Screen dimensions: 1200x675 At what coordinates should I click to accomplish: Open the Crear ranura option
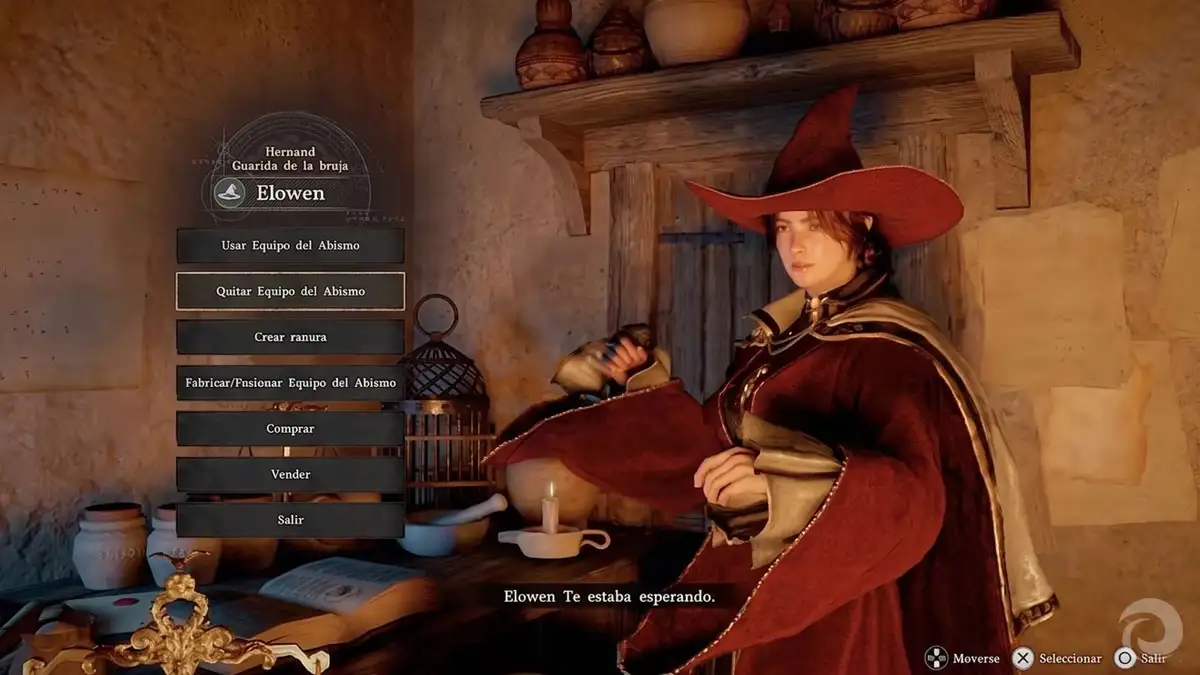tap(290, 337)
